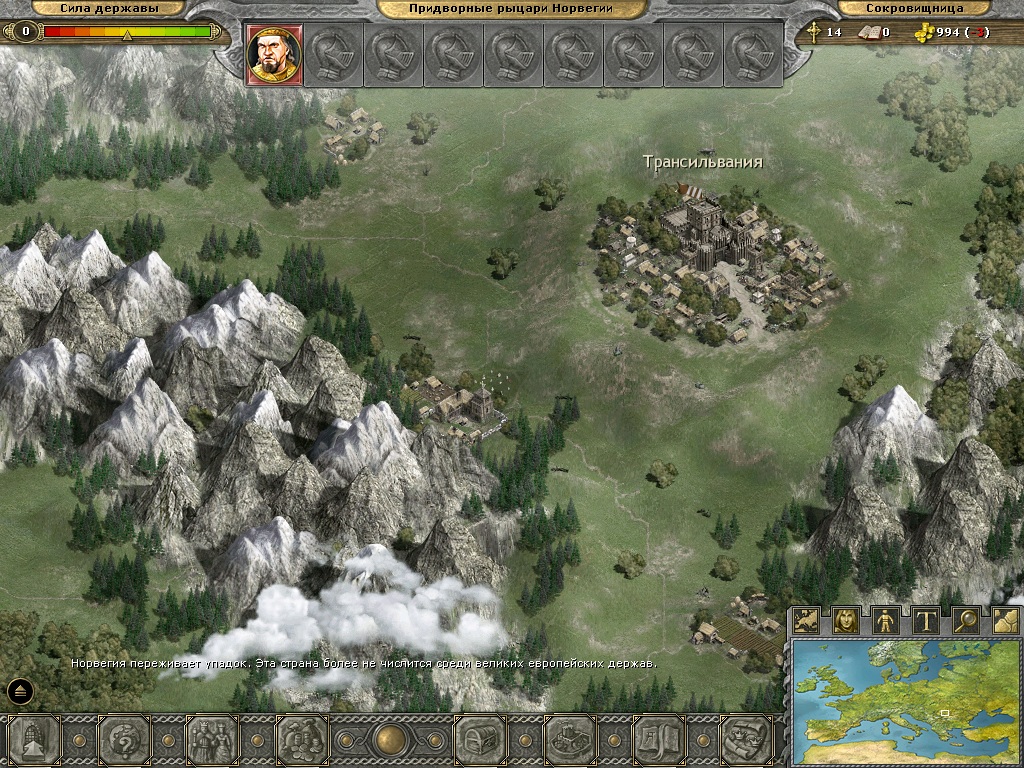1024x768 pixels.
Task: Open the royal family king and queen panel
Action: (212, 741)
